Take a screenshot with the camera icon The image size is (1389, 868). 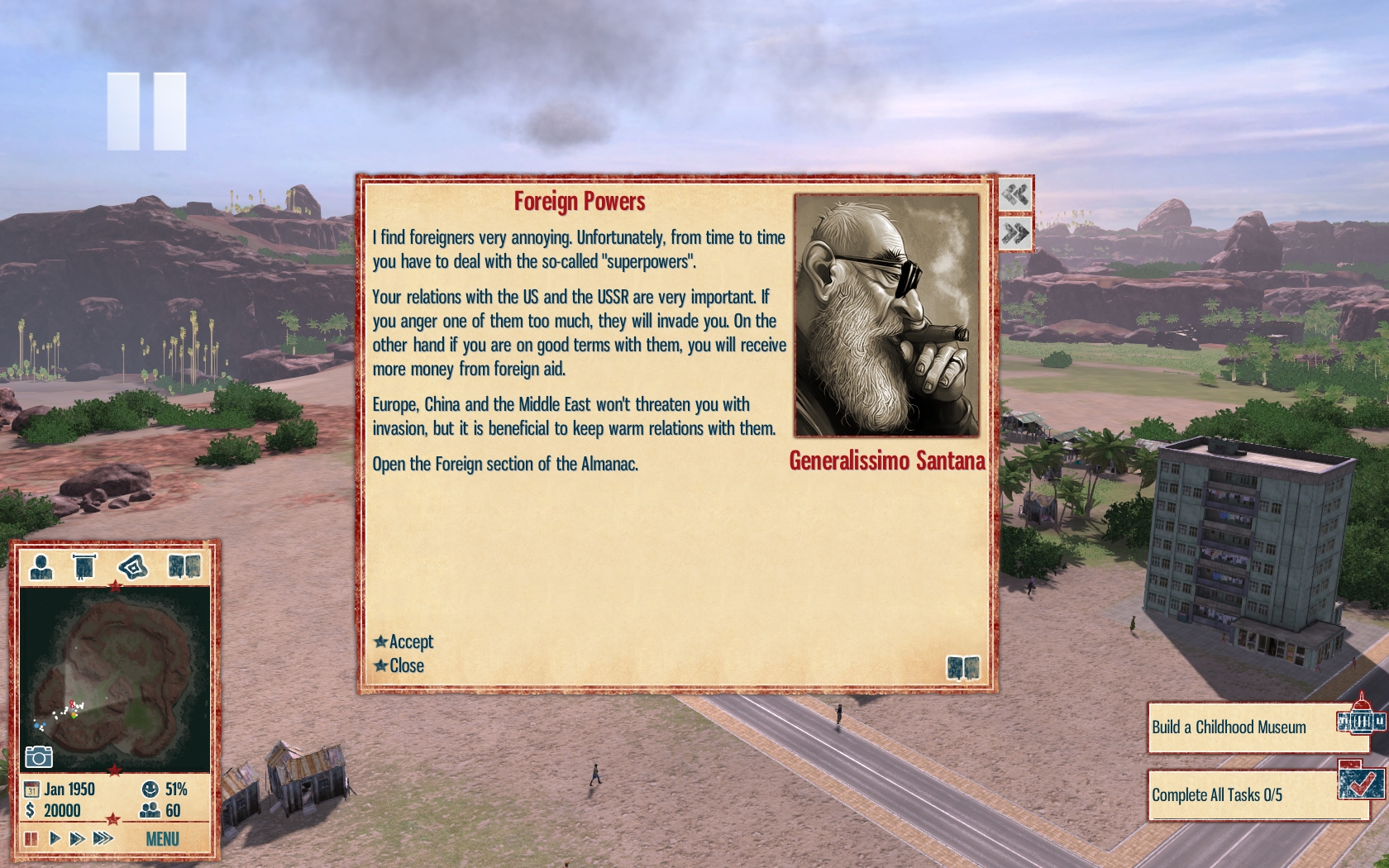39,756
